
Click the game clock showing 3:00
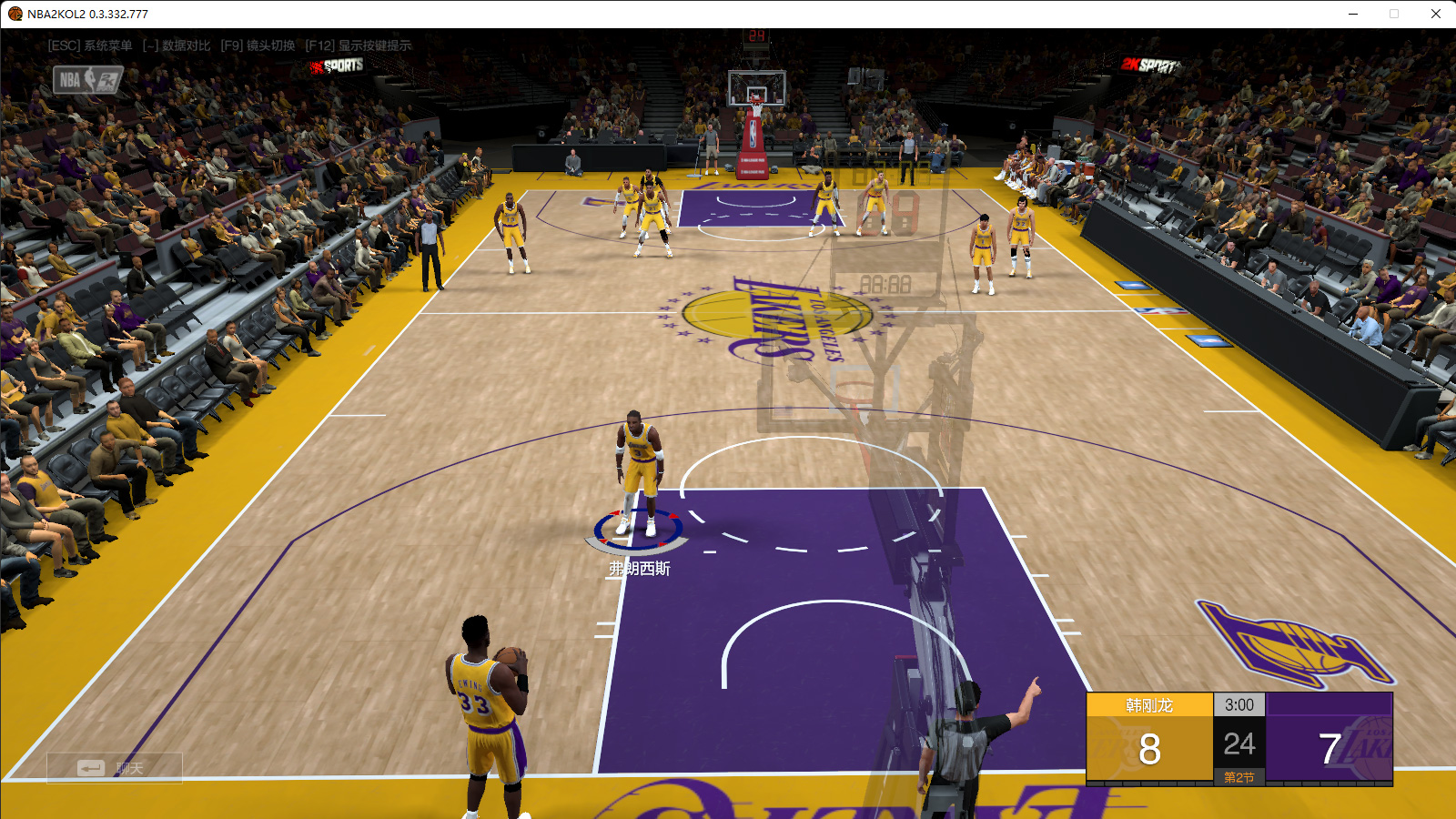pos(1240,704)
